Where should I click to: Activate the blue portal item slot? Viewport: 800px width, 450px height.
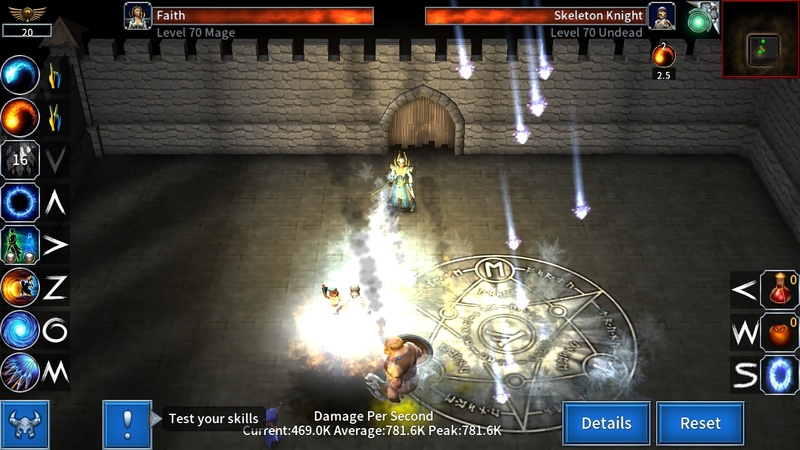click(779, 374)
